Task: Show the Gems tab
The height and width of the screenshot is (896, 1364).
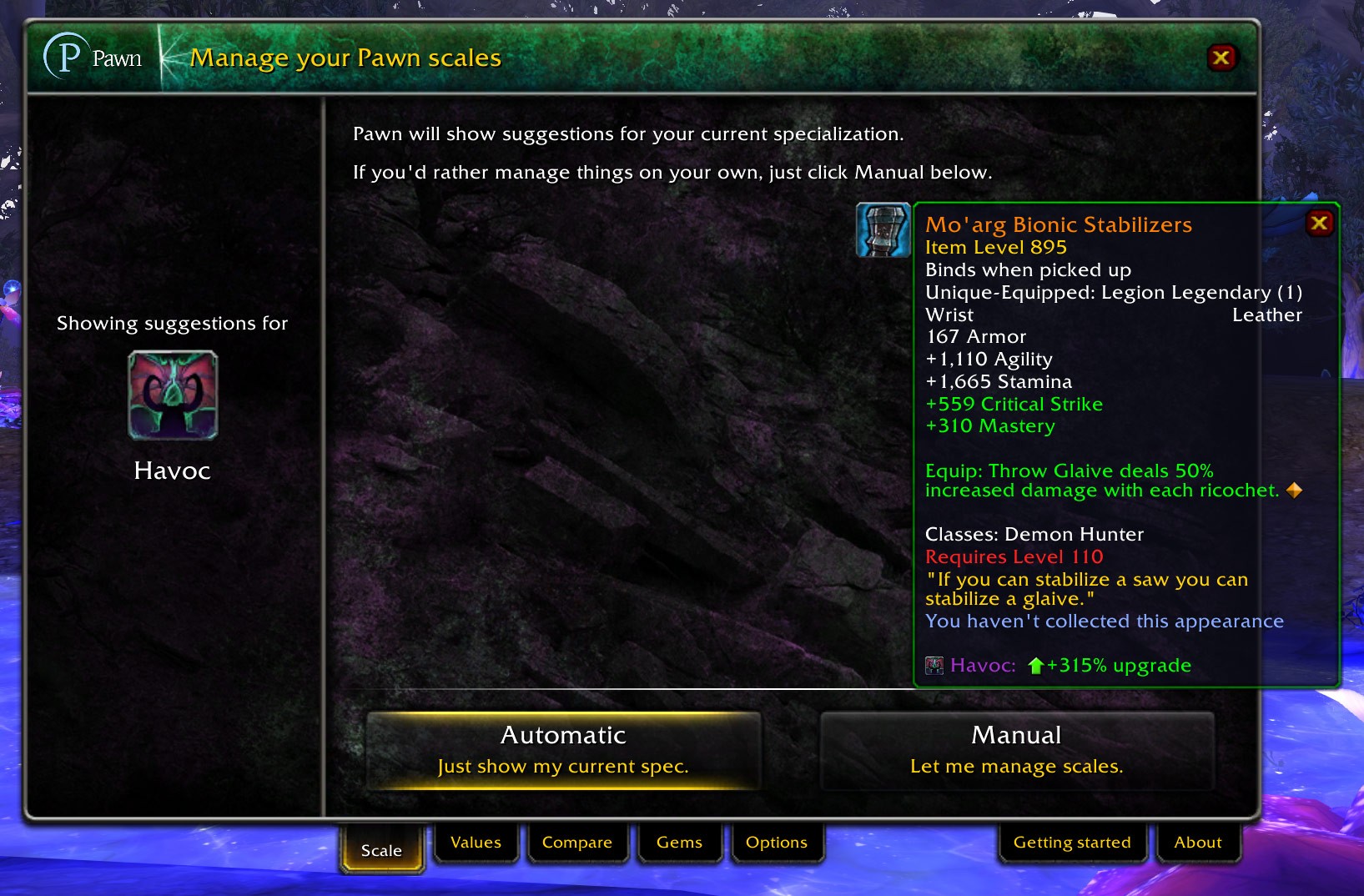Action: point(679,843)
